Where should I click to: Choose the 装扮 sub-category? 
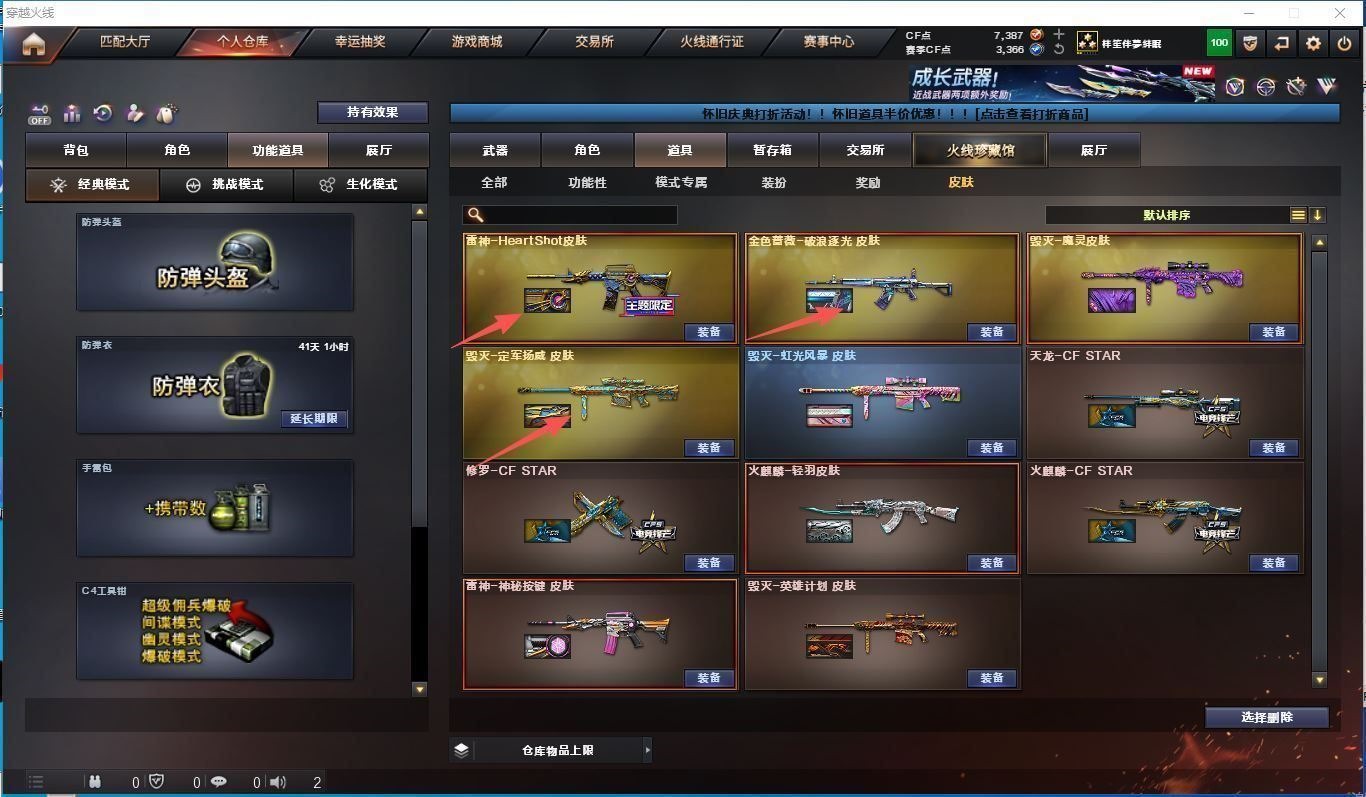(x=773, y=183)
